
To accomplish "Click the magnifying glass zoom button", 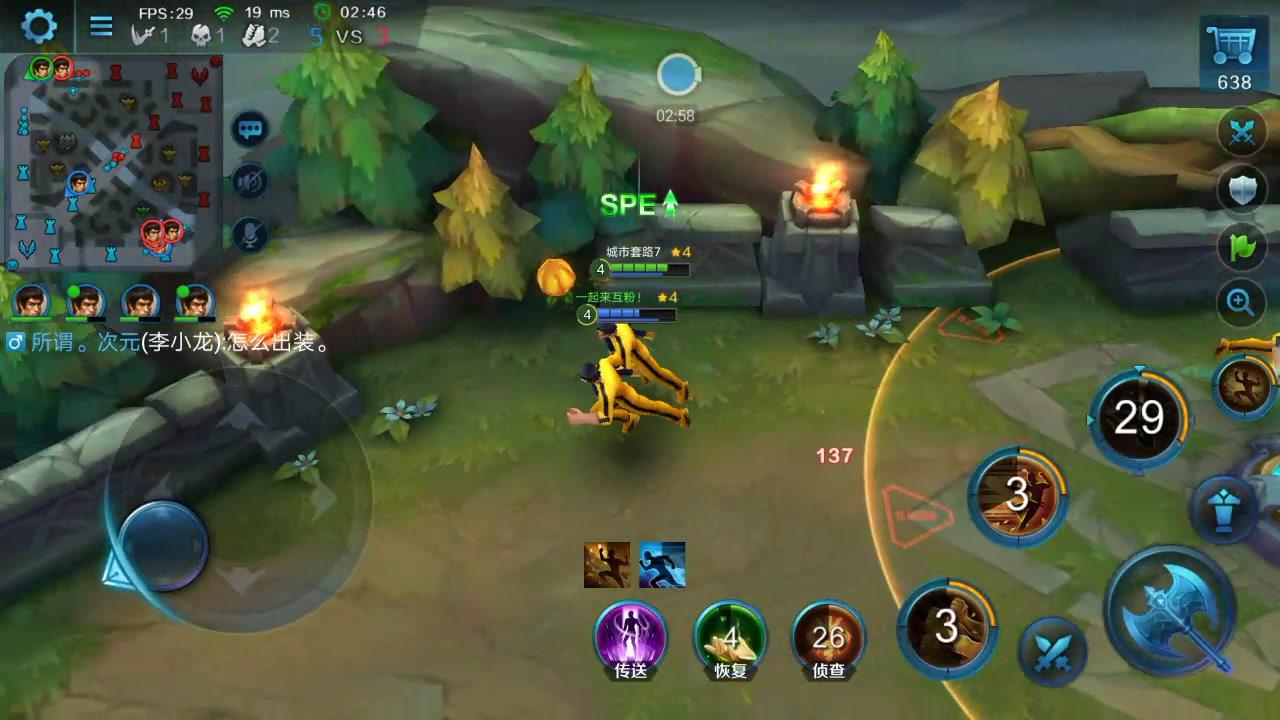I will 1241,301.
